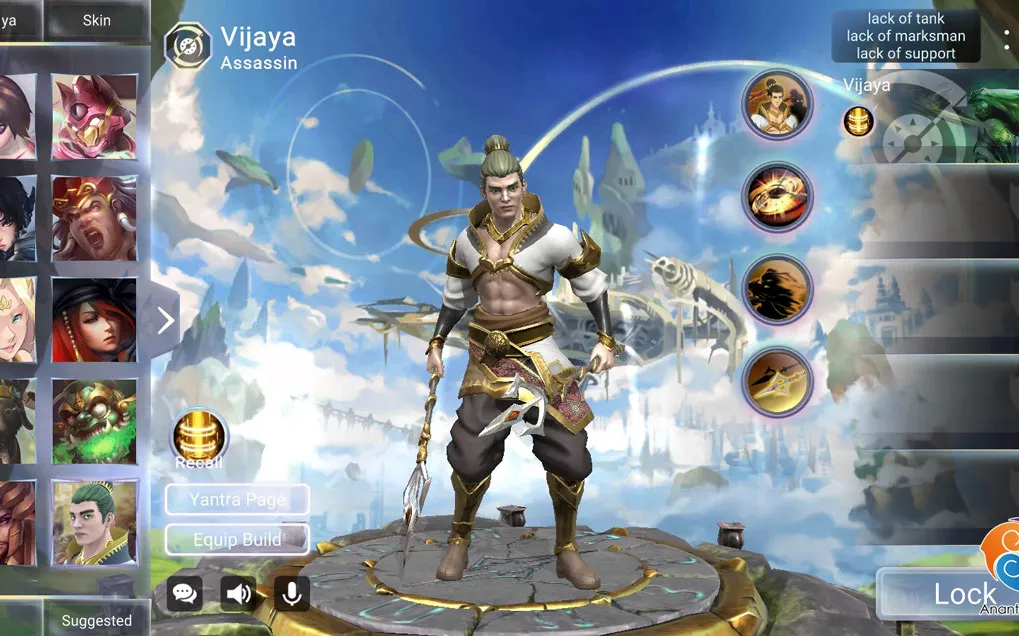View the fiery spinning ring skill
The height and width of the screenshot is (636, 1019).
[x=777, y=197]
